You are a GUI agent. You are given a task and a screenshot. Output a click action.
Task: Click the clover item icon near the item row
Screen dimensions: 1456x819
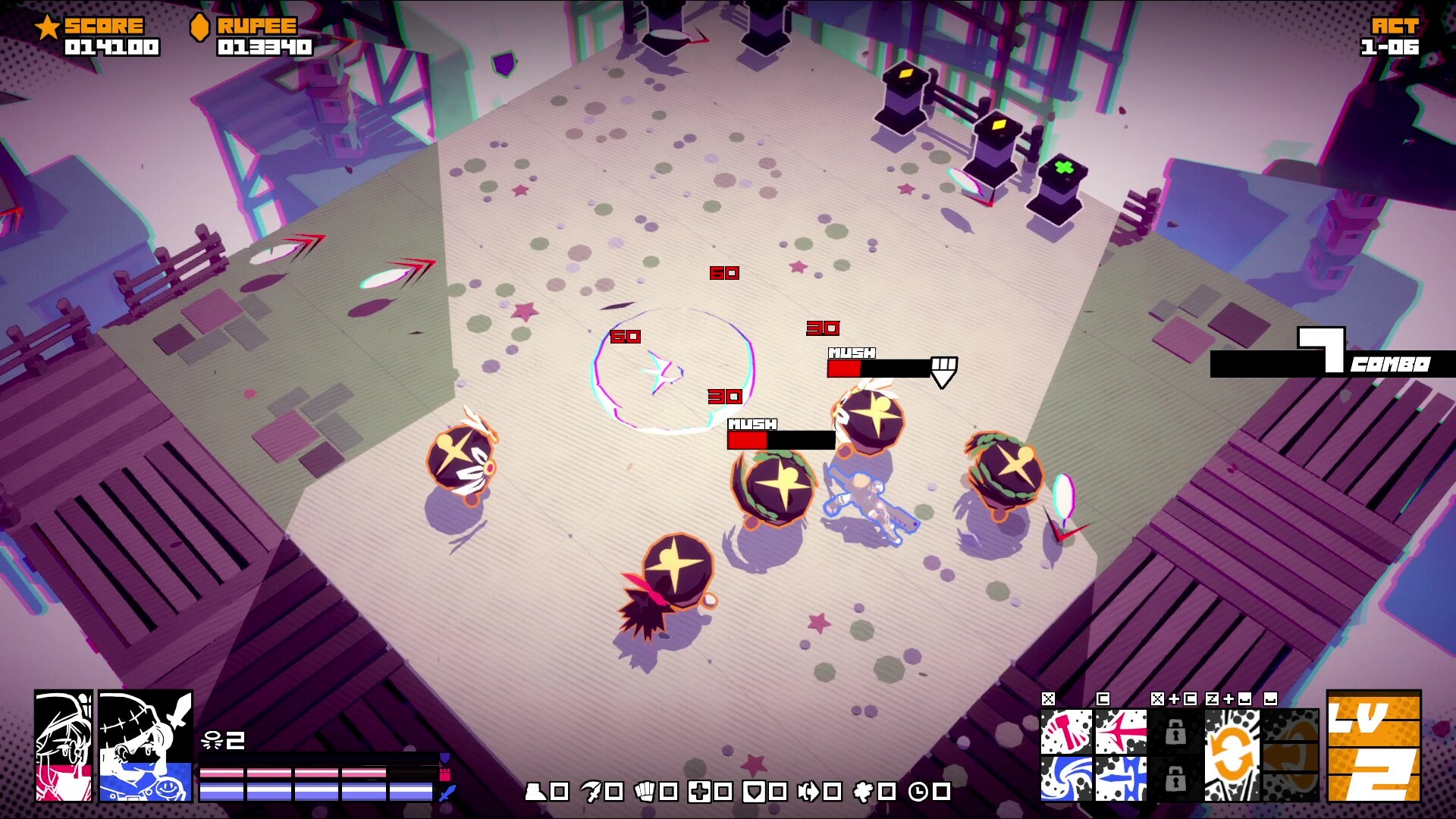(863, 790)
